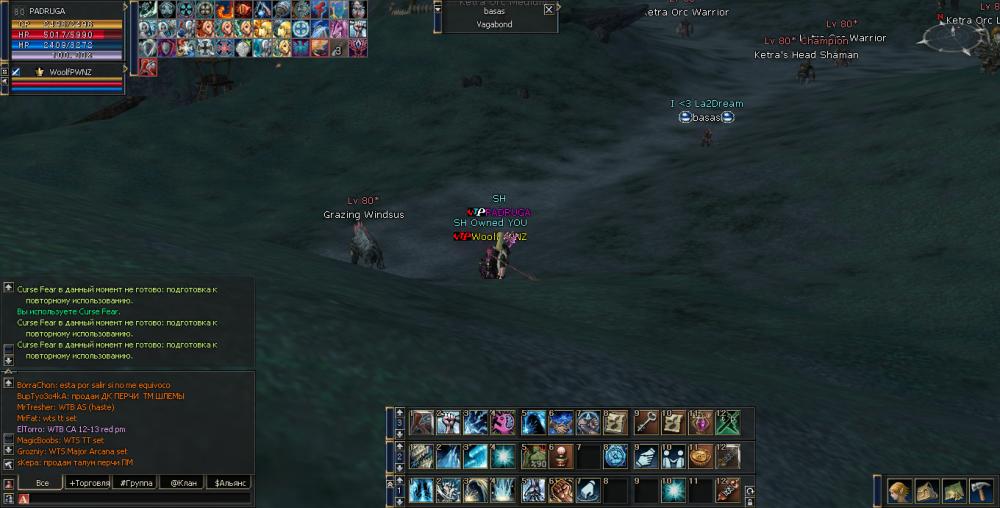Viewport: 1000px width, 508px height.
Task: Activate the two-figures action in middle hotbar
Action: (673, 457)
